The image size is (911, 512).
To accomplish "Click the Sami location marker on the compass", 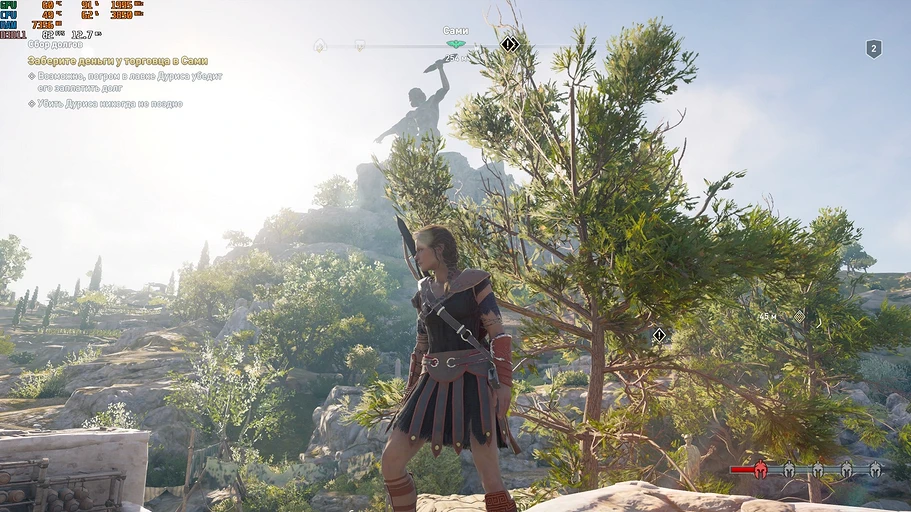I will 456,44.
